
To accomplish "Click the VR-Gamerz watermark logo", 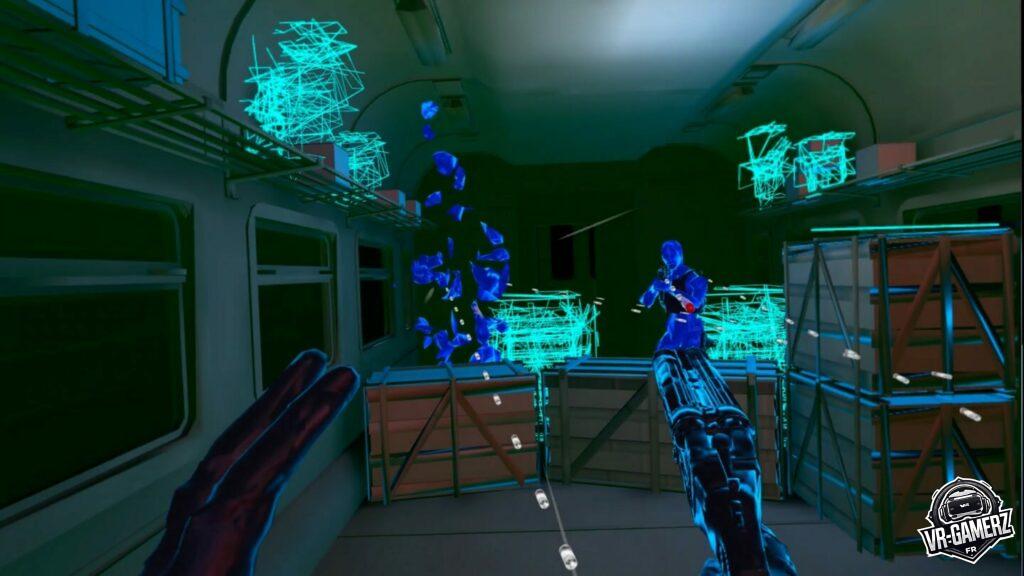I will [966, 519].
